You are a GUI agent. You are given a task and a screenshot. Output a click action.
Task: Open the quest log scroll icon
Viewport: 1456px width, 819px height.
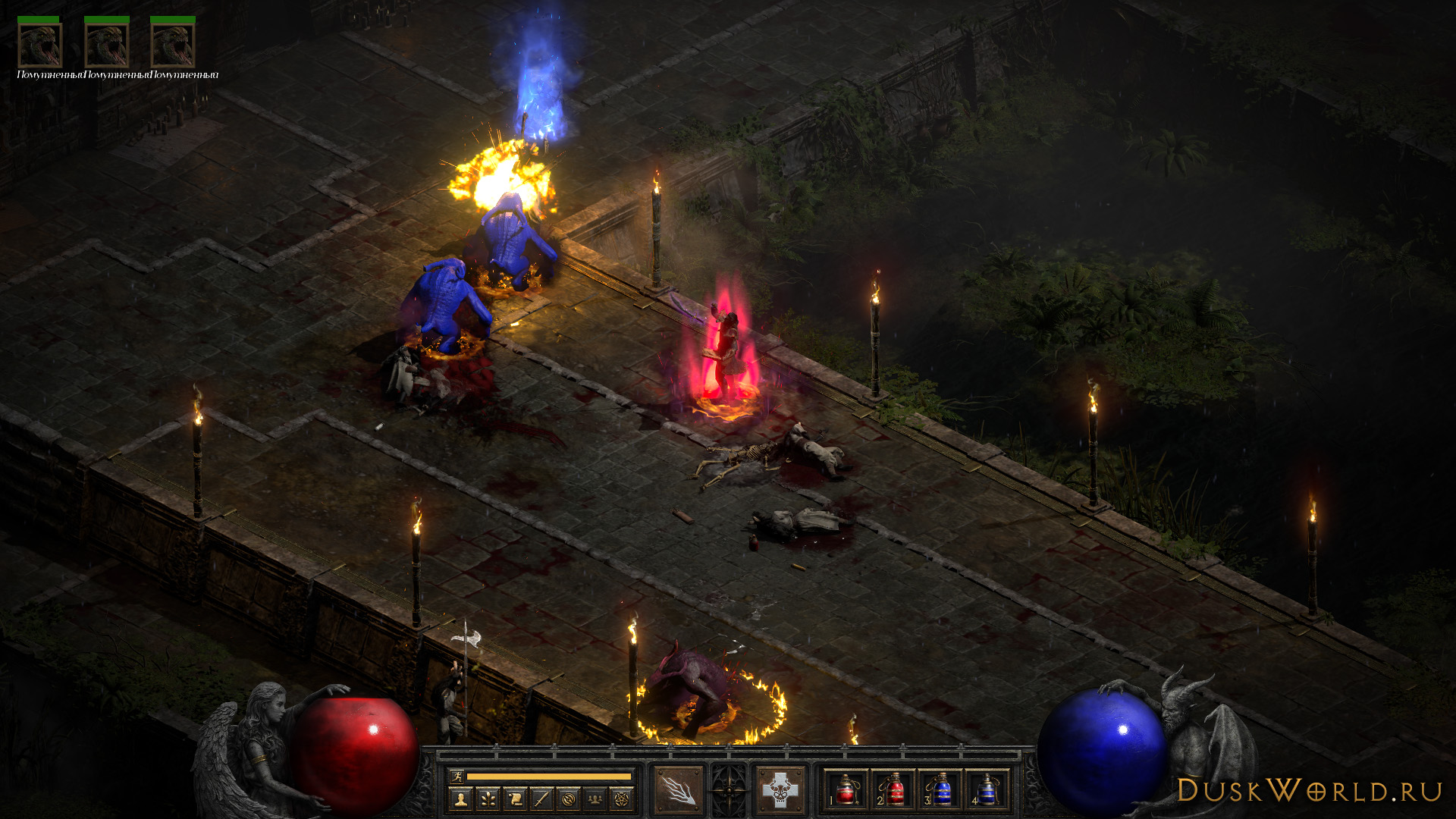[514, 799]
